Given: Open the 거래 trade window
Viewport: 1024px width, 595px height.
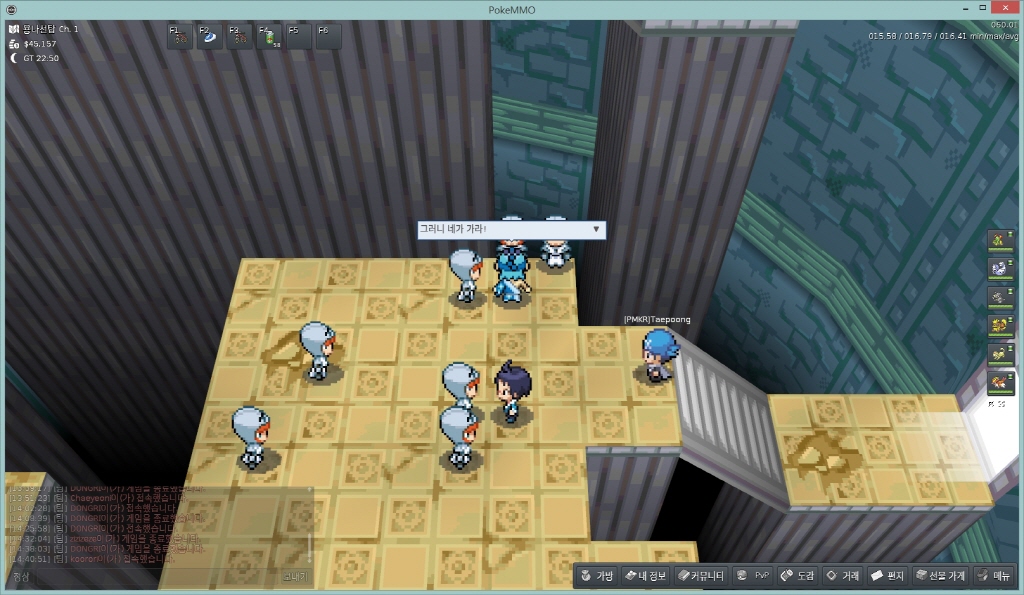Looking at the screenshot, I should (x=843, y=576).
